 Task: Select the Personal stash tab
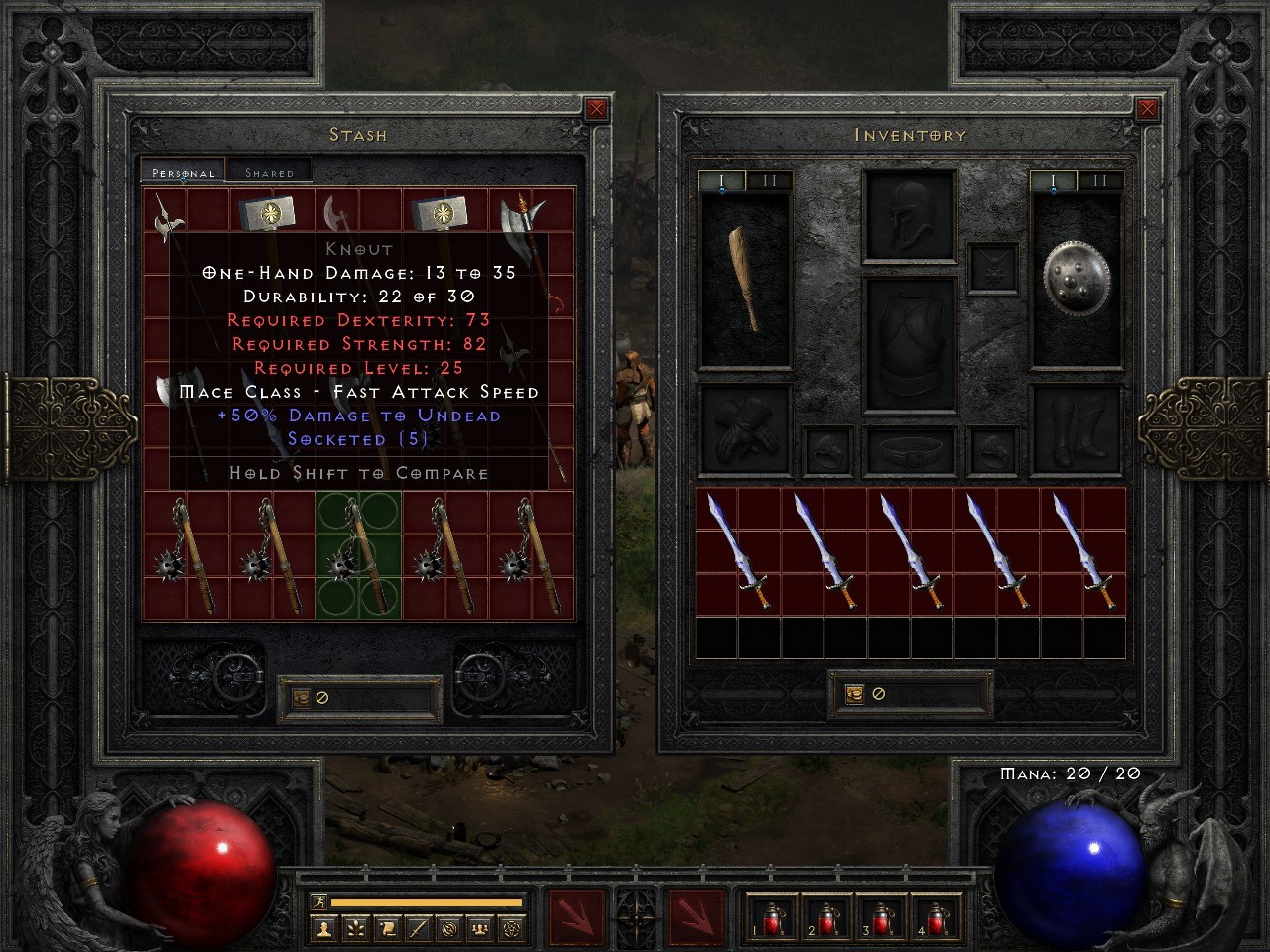(182, 171)
